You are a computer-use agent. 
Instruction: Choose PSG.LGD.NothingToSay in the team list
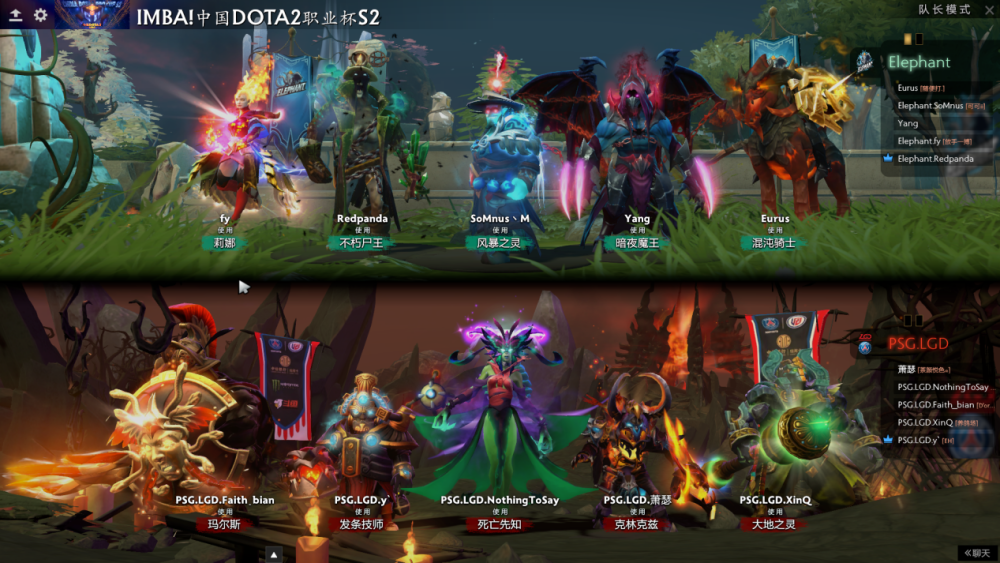942,387
